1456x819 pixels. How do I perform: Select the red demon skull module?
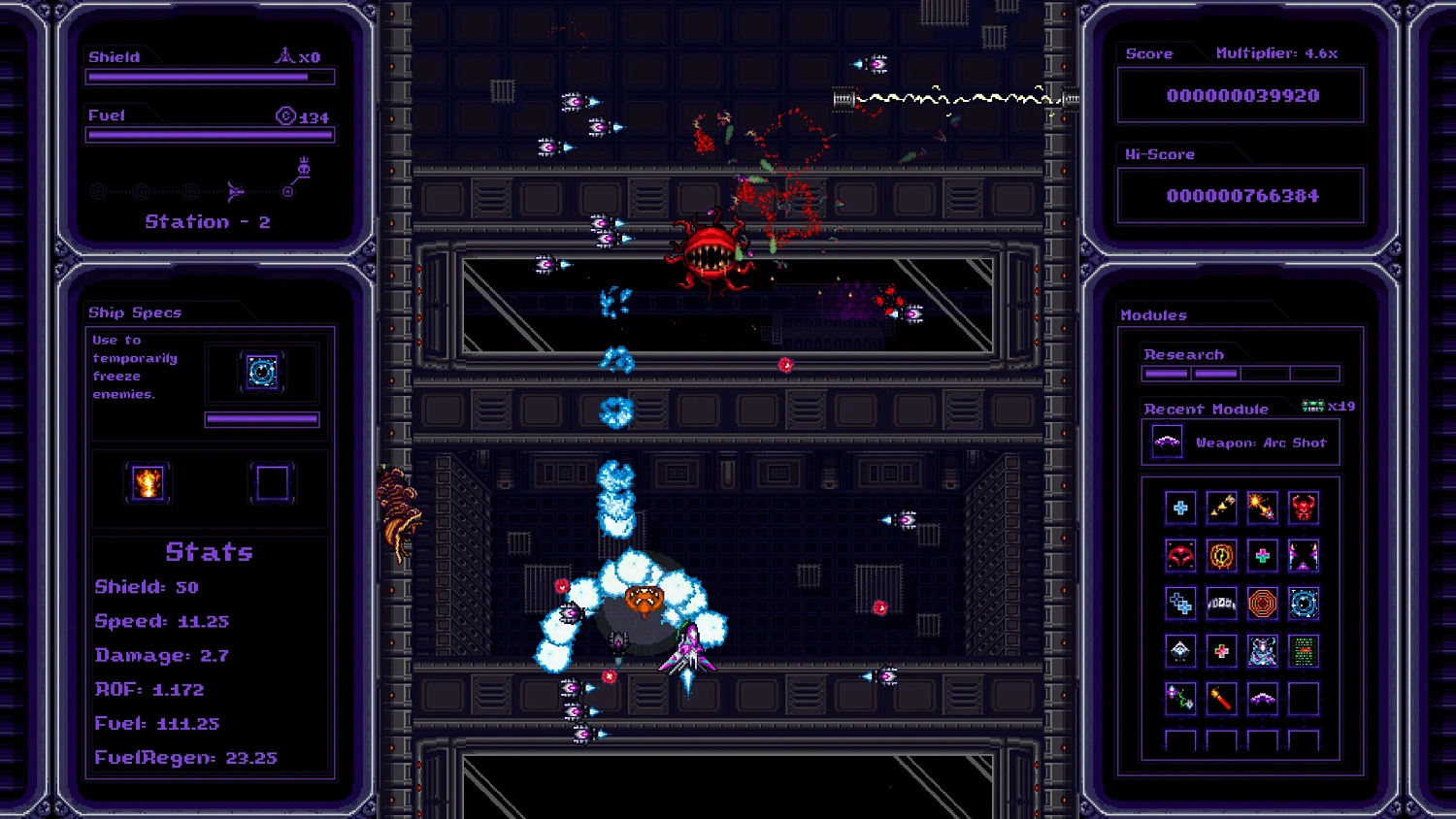pyautogui.click(x=1304, y=507)
